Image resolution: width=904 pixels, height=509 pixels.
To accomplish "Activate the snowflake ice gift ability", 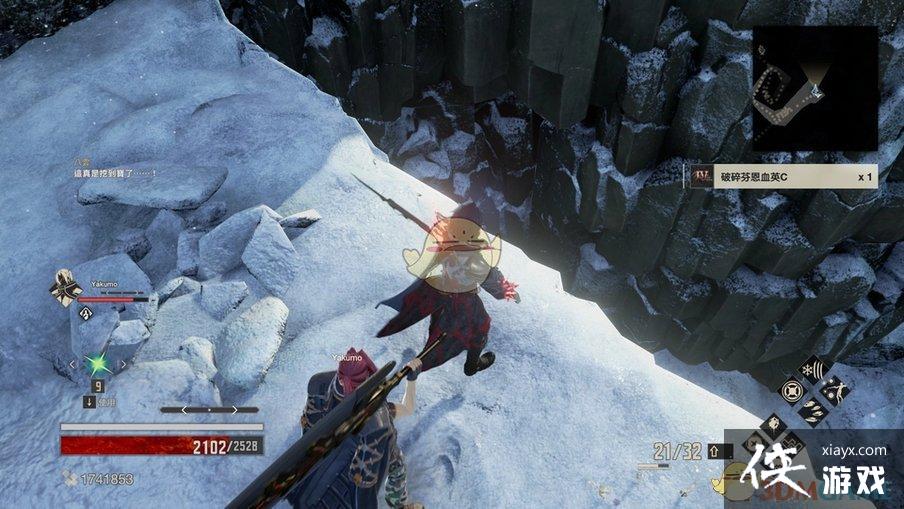I will tap(811, 368).
